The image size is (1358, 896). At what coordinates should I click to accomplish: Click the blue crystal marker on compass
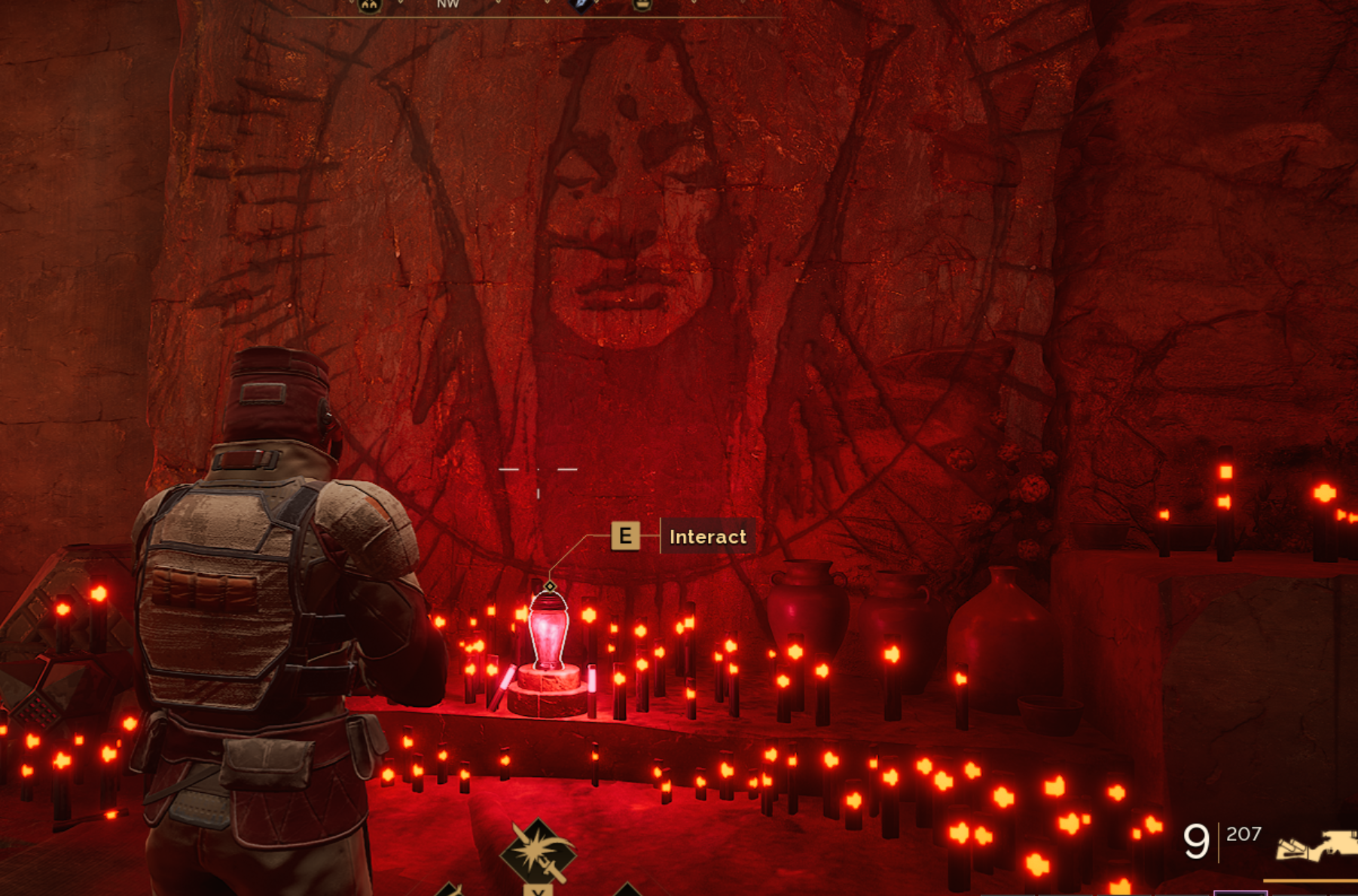582,5
